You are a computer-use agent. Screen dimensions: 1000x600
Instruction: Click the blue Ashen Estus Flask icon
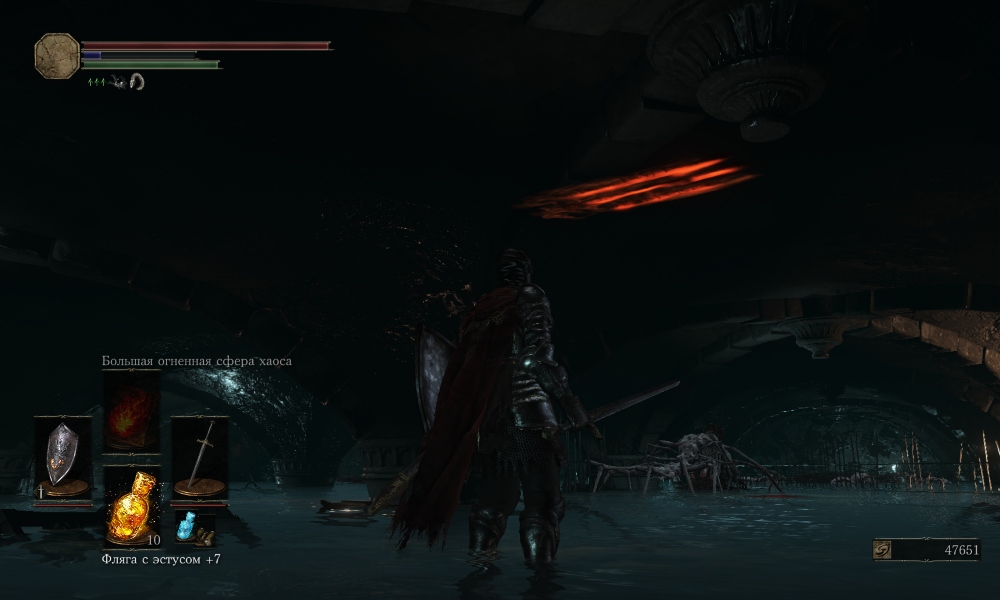[186, 527]
